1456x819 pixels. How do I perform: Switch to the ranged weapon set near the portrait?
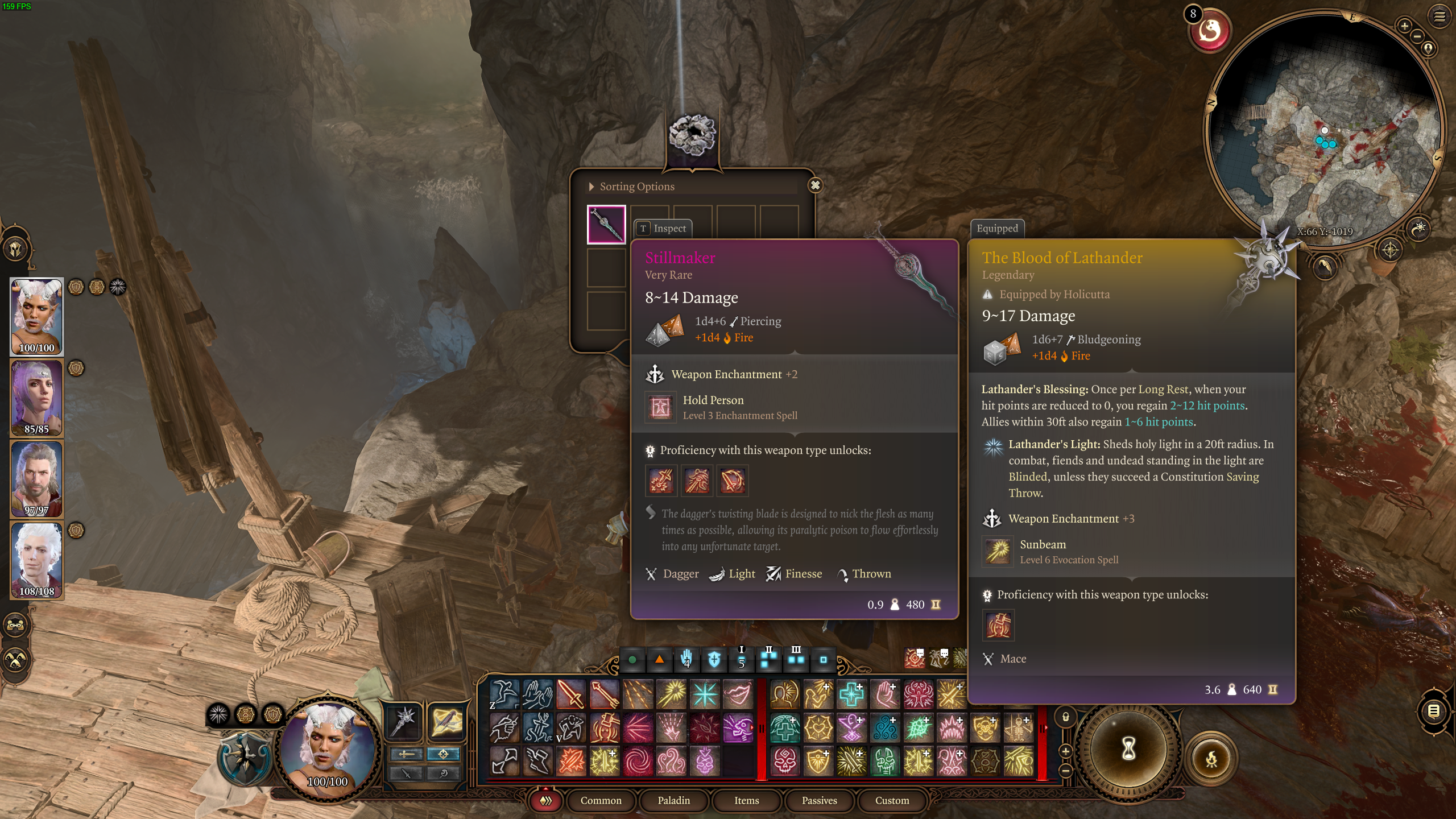[447, 722]
